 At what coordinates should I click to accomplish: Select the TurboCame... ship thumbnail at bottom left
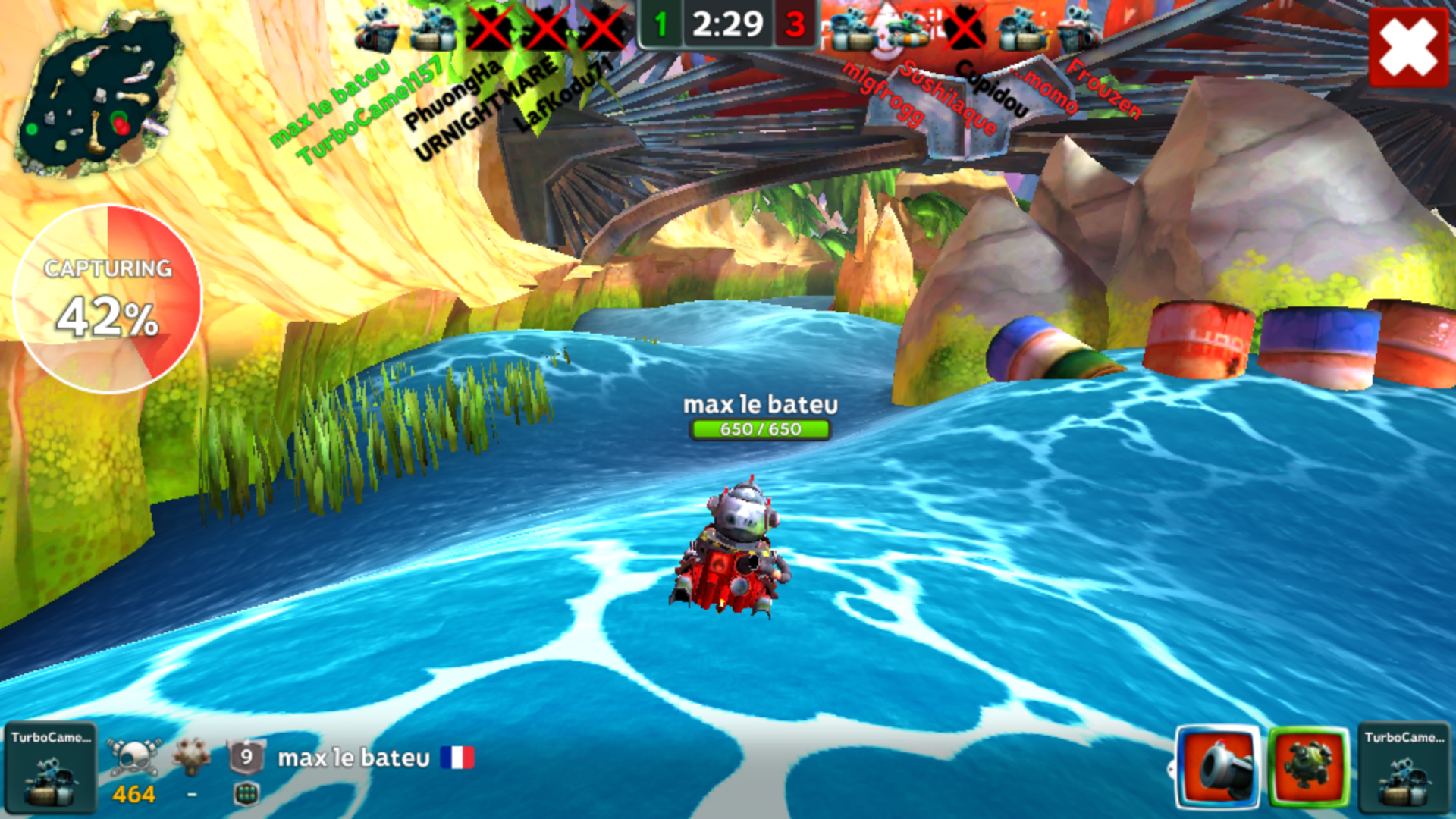pyautogui.click(x=50, y=768)
